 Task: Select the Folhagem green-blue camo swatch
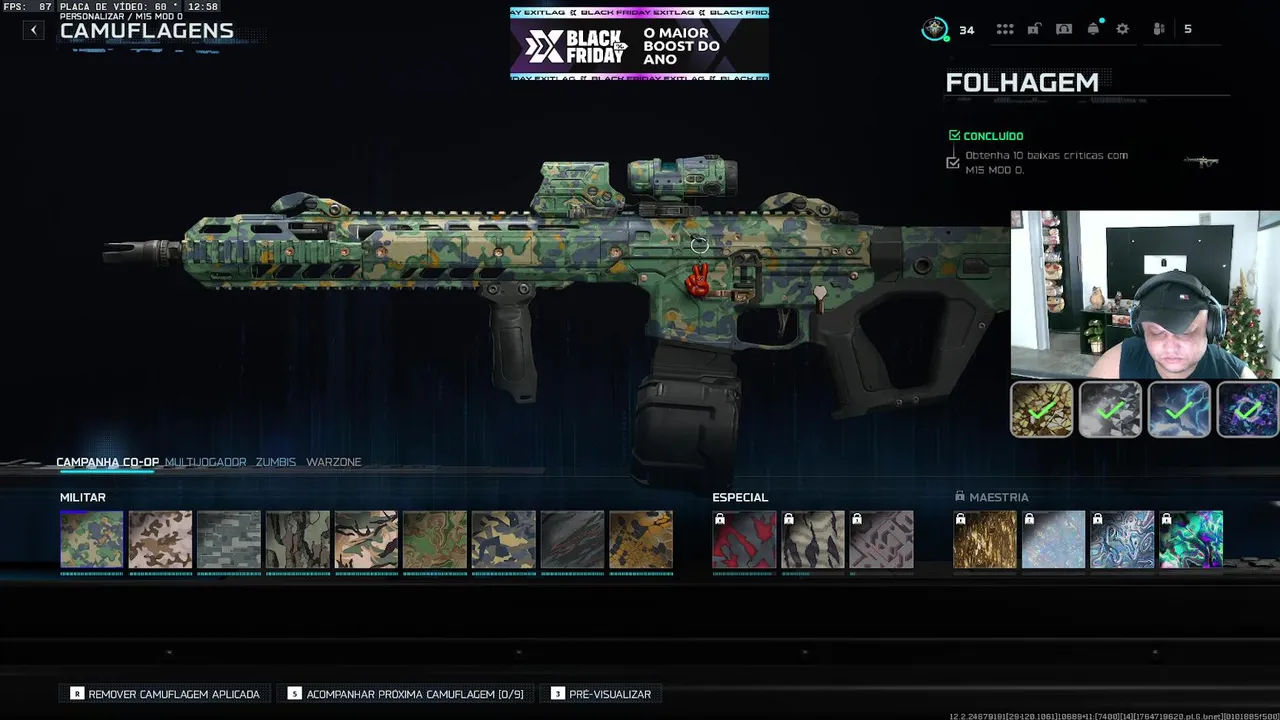(91, 540)
